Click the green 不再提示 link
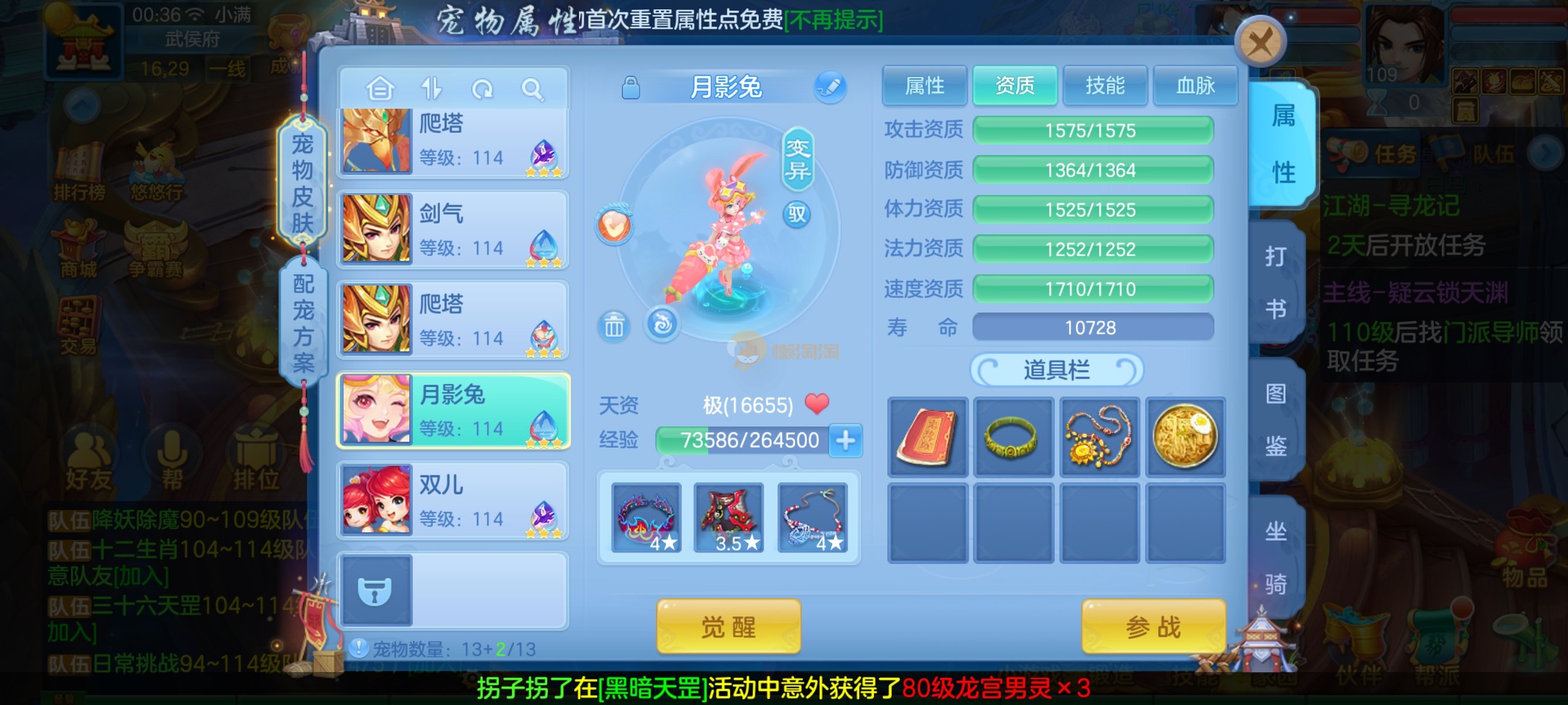Image resolution: width=1568 pixels, height=705 pixels. (833, 21)
